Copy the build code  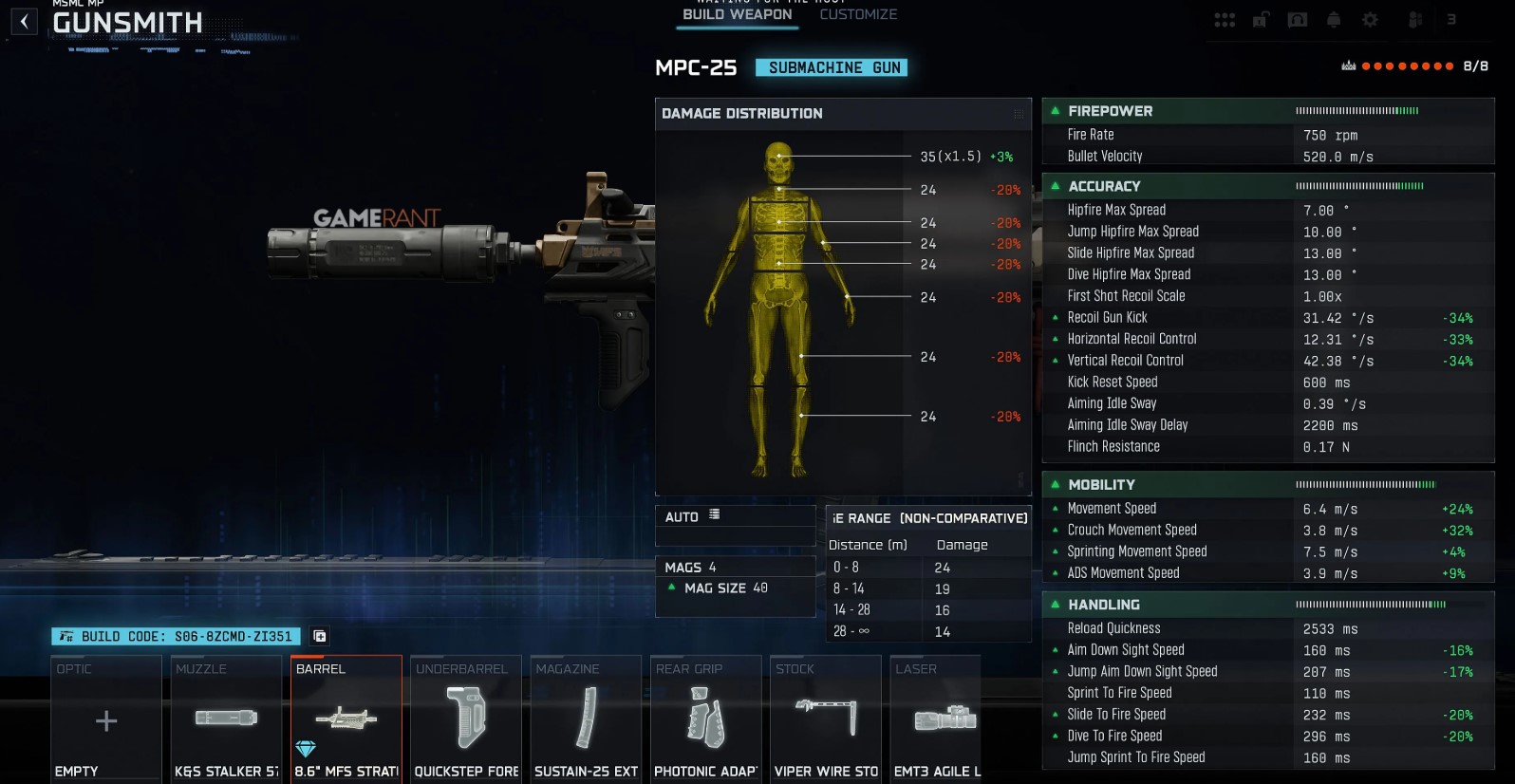(320, 636)
